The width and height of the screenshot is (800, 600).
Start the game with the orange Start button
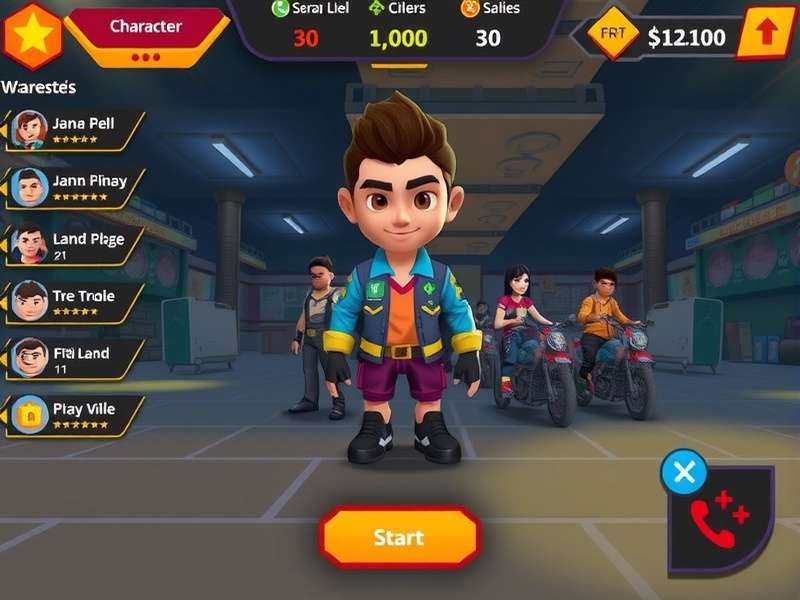(399, 538)
